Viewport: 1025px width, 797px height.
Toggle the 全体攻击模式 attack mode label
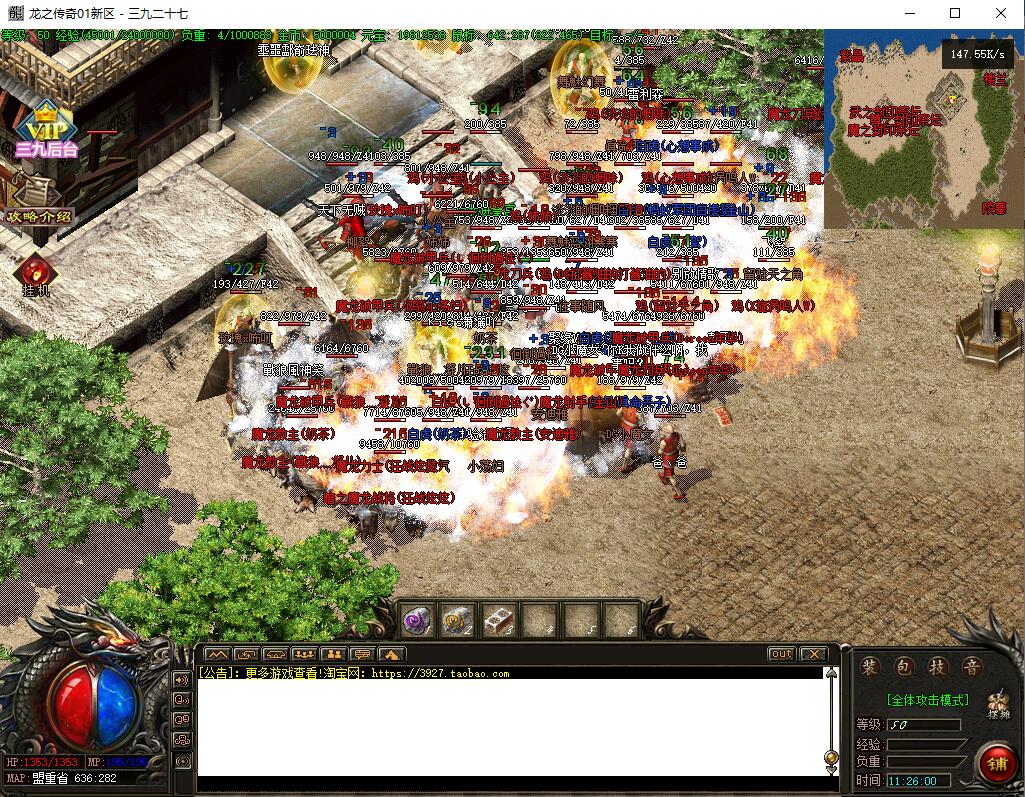click(927, 700)
